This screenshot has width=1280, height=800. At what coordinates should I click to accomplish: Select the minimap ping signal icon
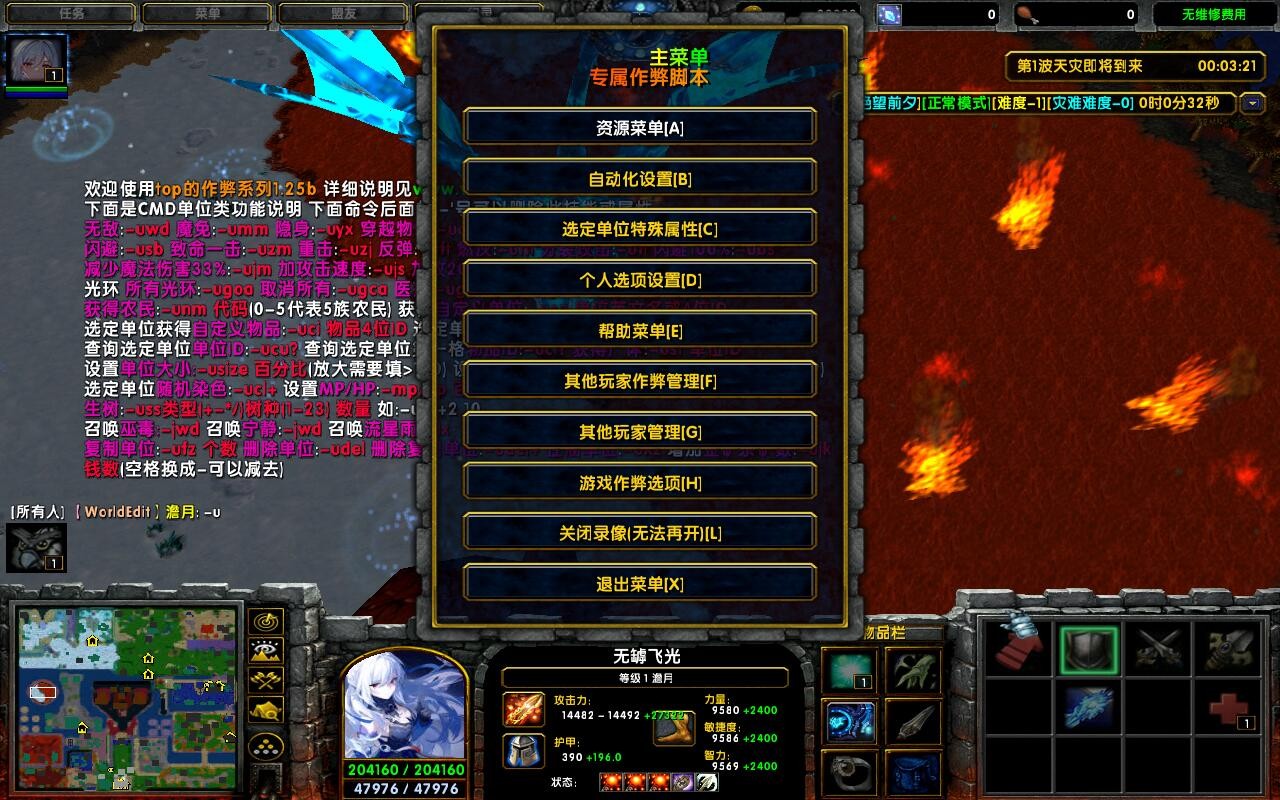click(x=266, y=621)
